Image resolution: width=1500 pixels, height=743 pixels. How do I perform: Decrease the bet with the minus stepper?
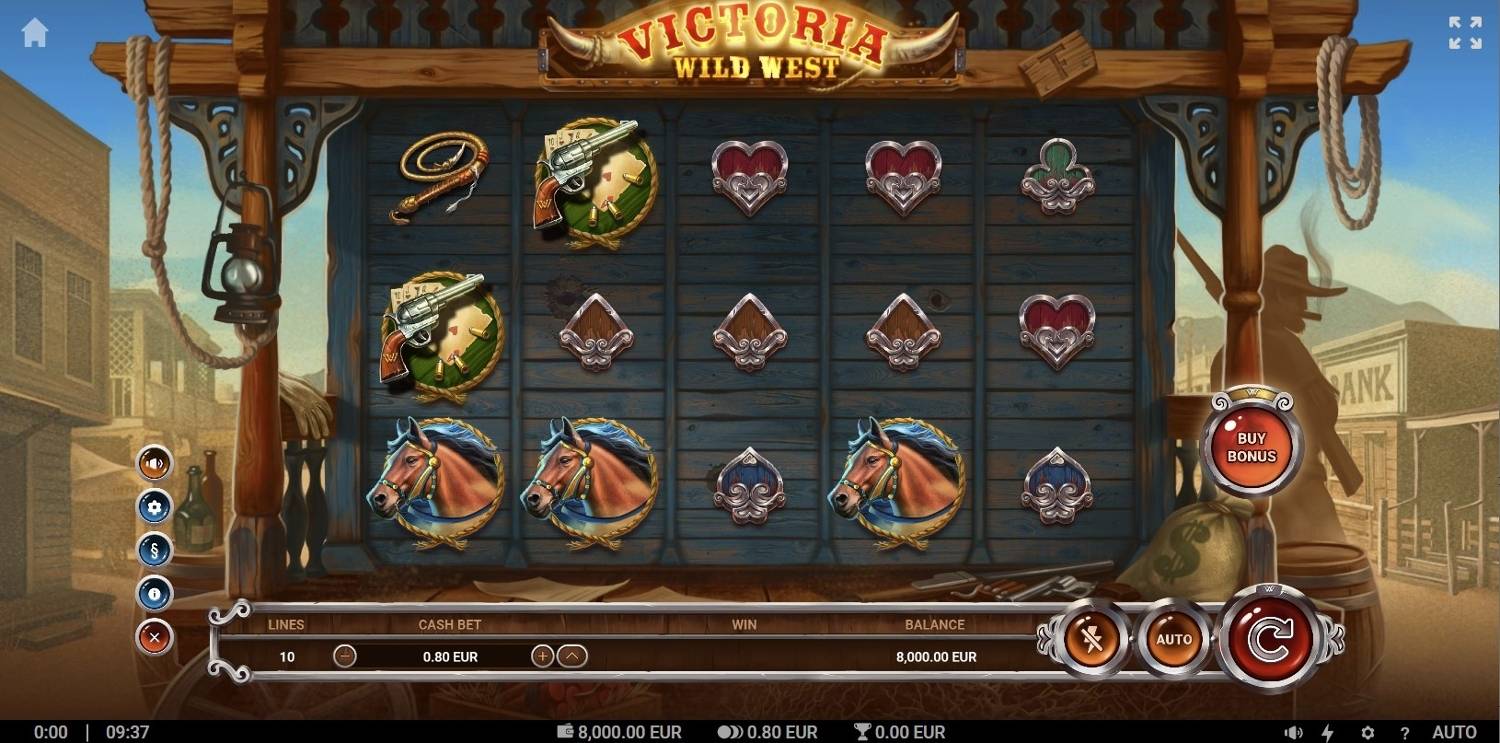[x=344, y=657]
